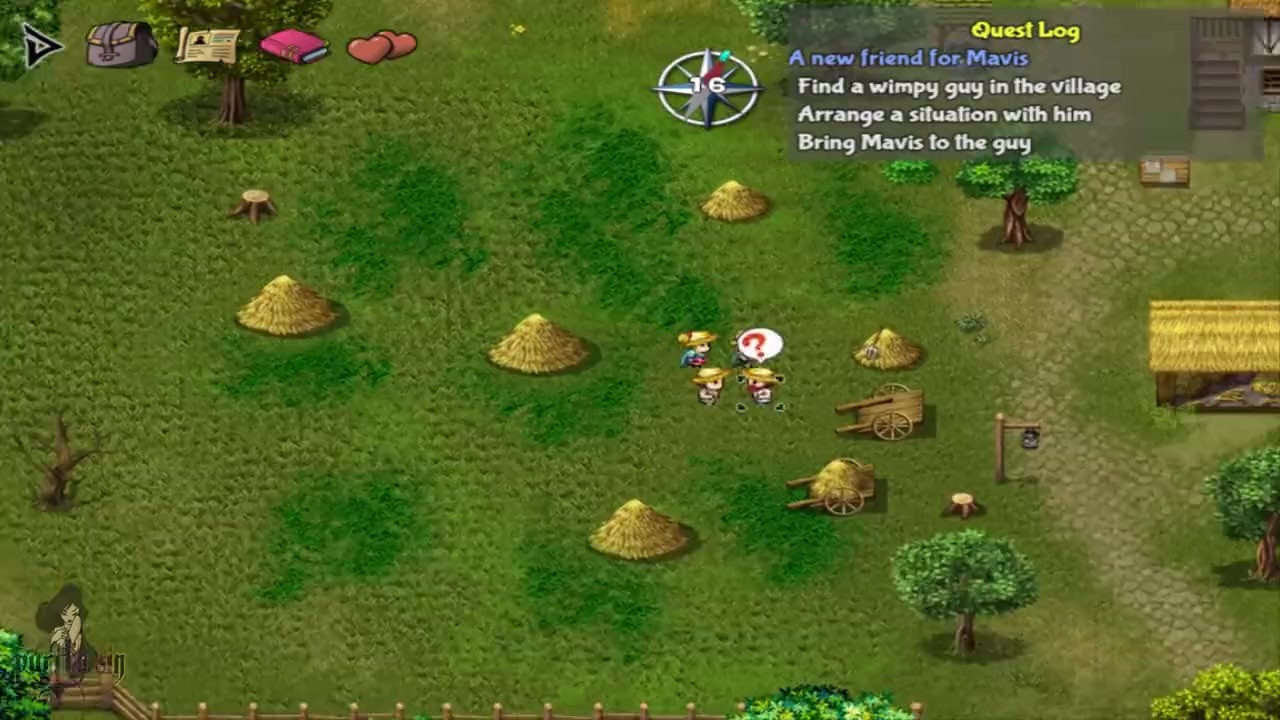The image size is (1280, 720).
Task: Click the arrow cursor icon in the toolbar
Action: coord(41,45)
